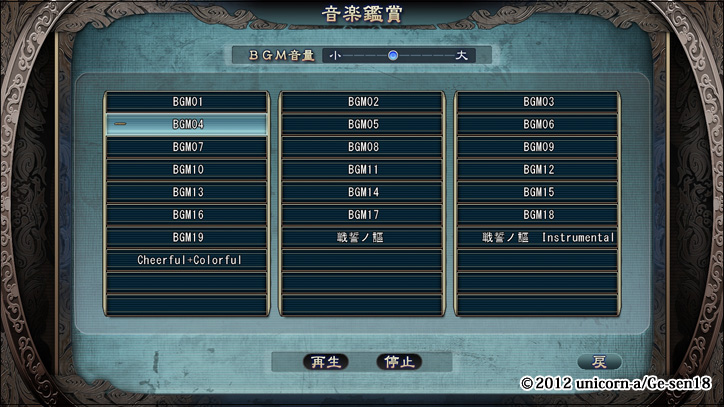This screenshot has height=407, width=724.
Task: Return with the 戻 back button
Action: [599, 362]
